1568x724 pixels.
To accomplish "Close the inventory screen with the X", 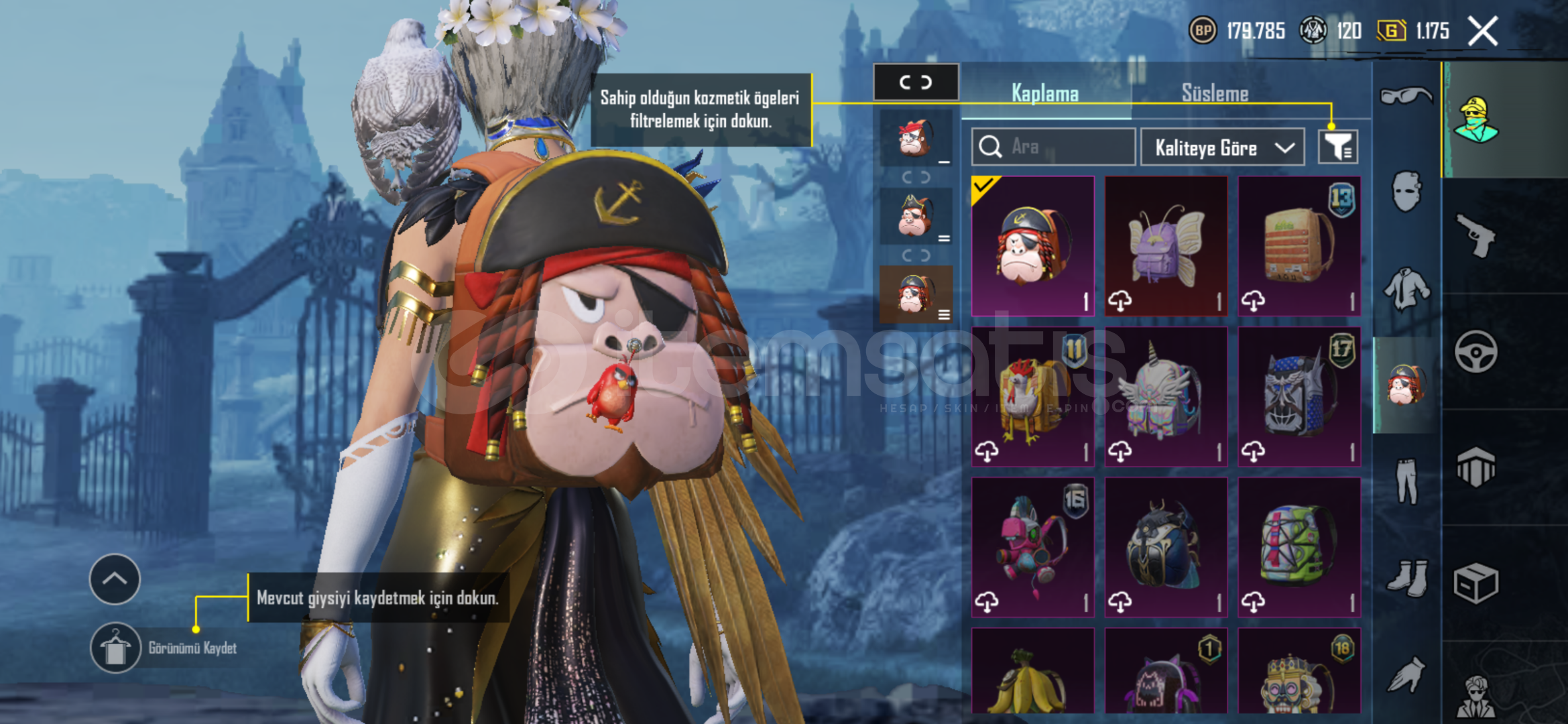I will pyautogui.click(x=1482, y=31).
